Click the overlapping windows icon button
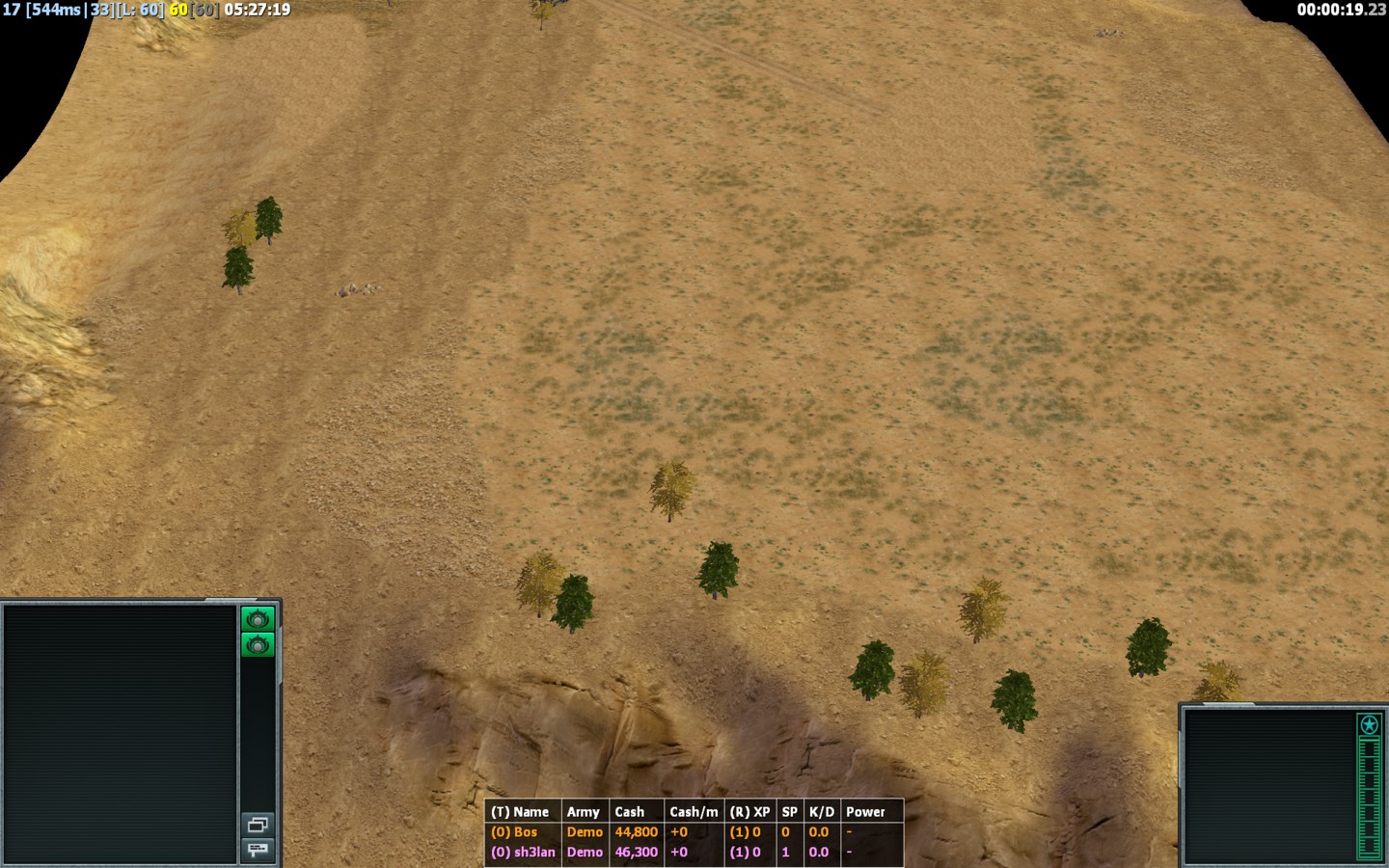 point(258,825)
